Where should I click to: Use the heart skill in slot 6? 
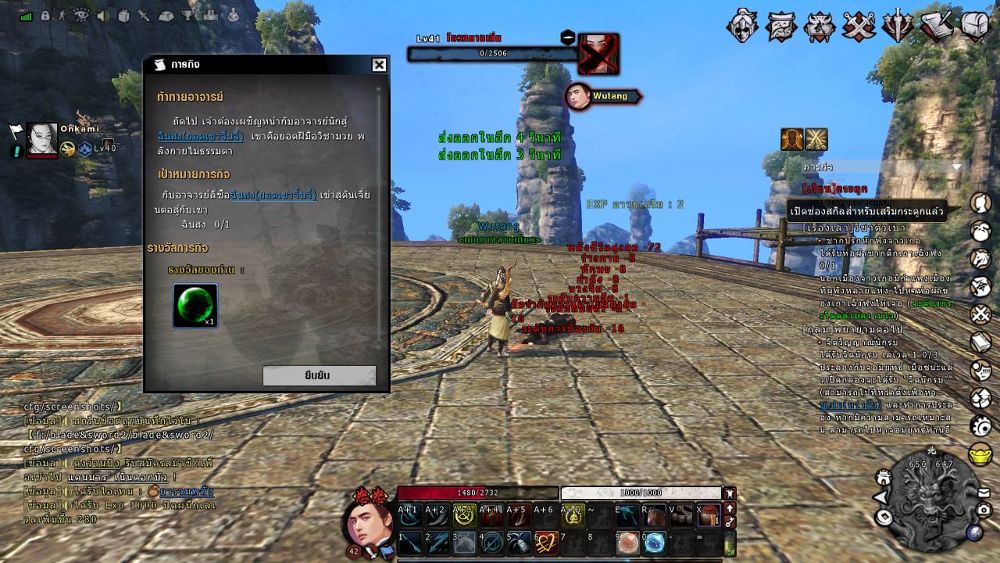click(545, 543)
